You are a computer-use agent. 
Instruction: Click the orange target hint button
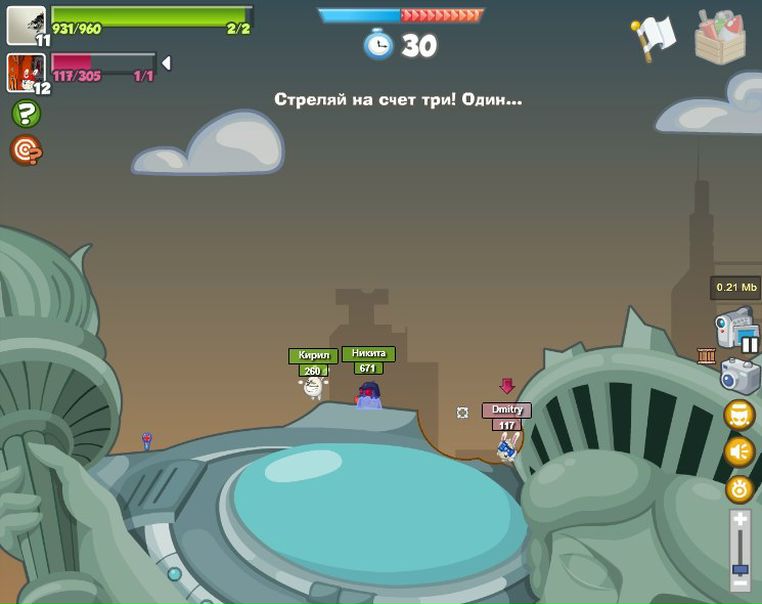pos(26,150)
